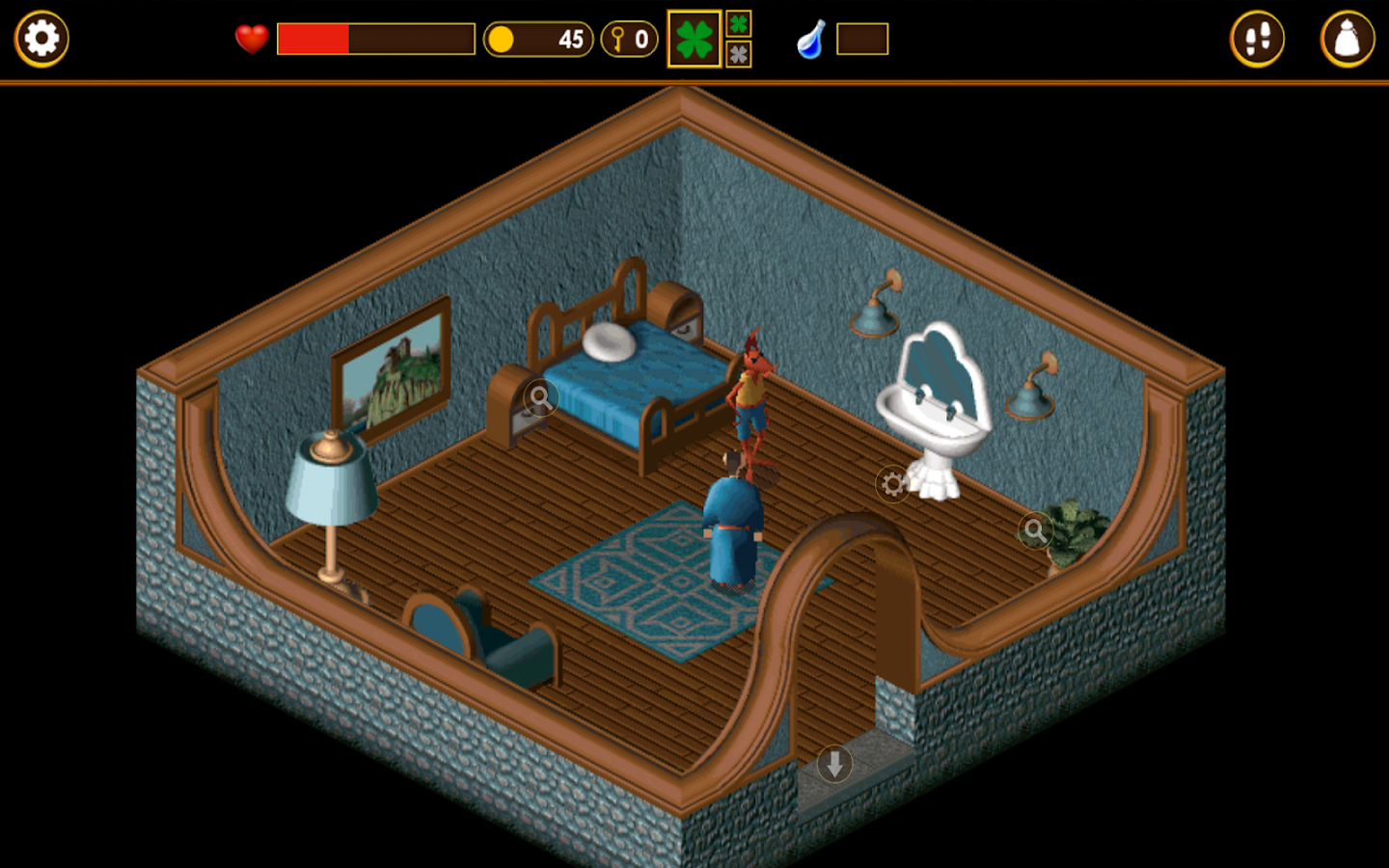Click the large green clover icon
Image resolution: width=1389 pixels, height=868 pixels.
pyautogui.click(x=694, y=39)
